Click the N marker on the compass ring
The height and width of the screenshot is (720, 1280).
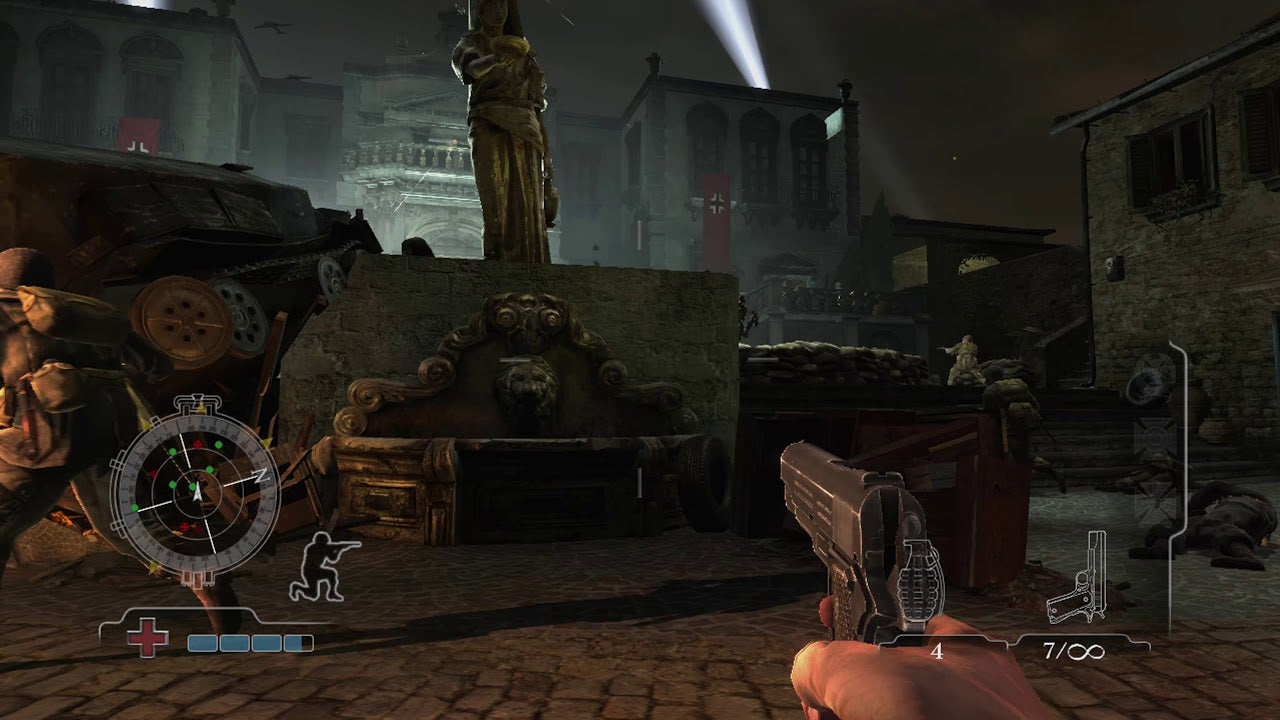pyautogui.click(x=261, y=474)
